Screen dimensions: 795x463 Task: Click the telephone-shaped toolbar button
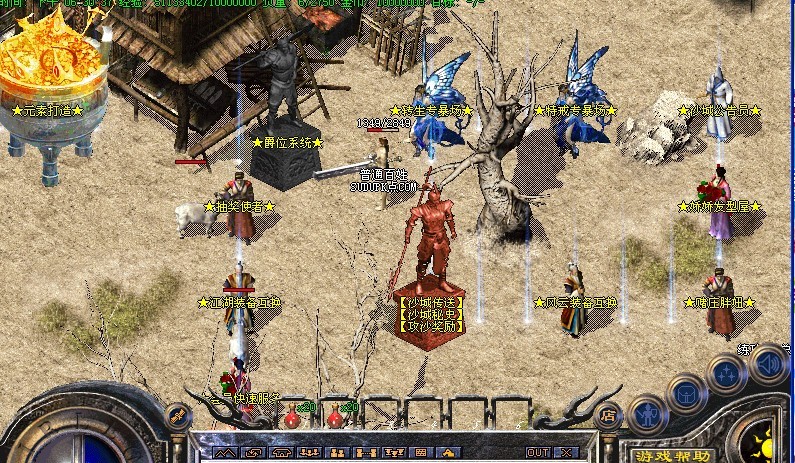(x=282, y=453)
